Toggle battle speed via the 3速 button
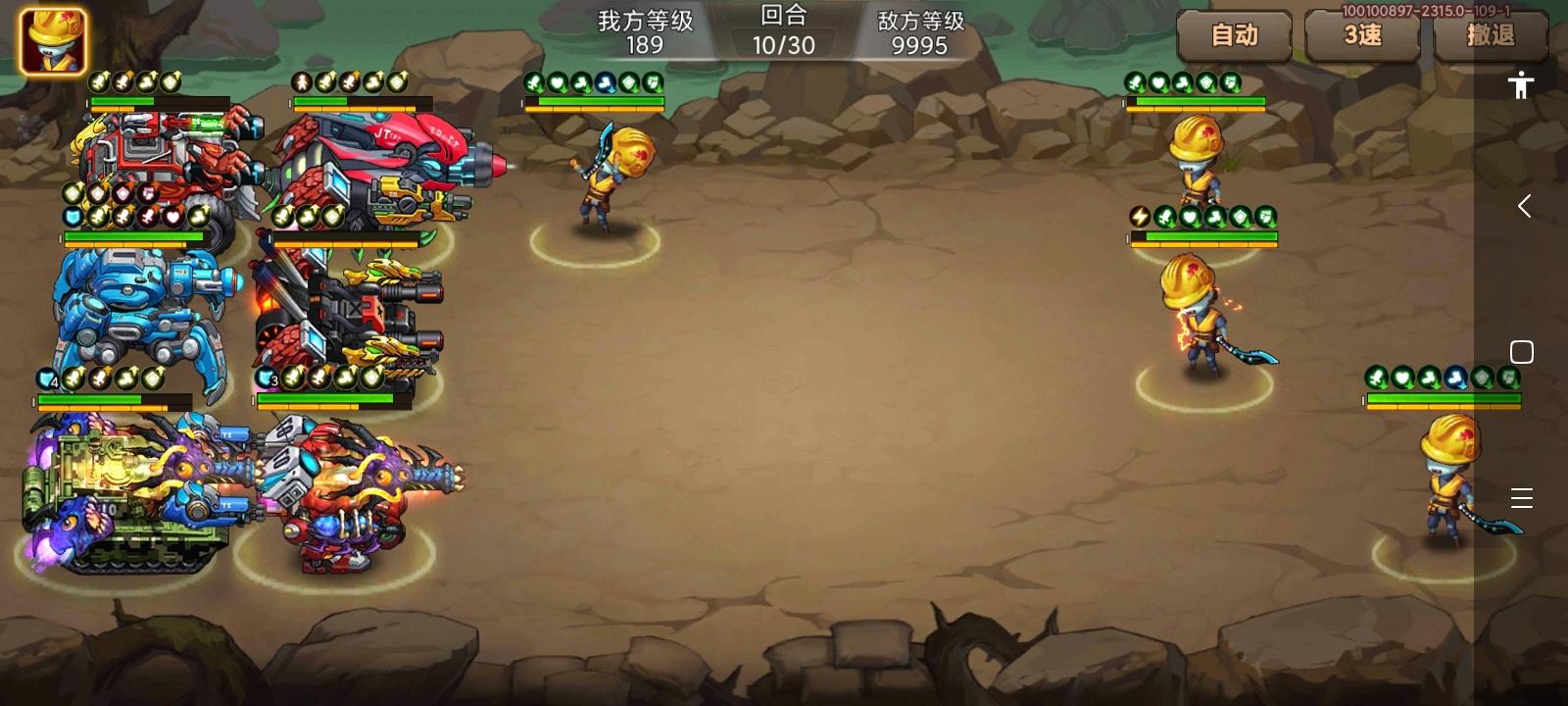The image size is (1568, 706). (x=1362, y=37)
